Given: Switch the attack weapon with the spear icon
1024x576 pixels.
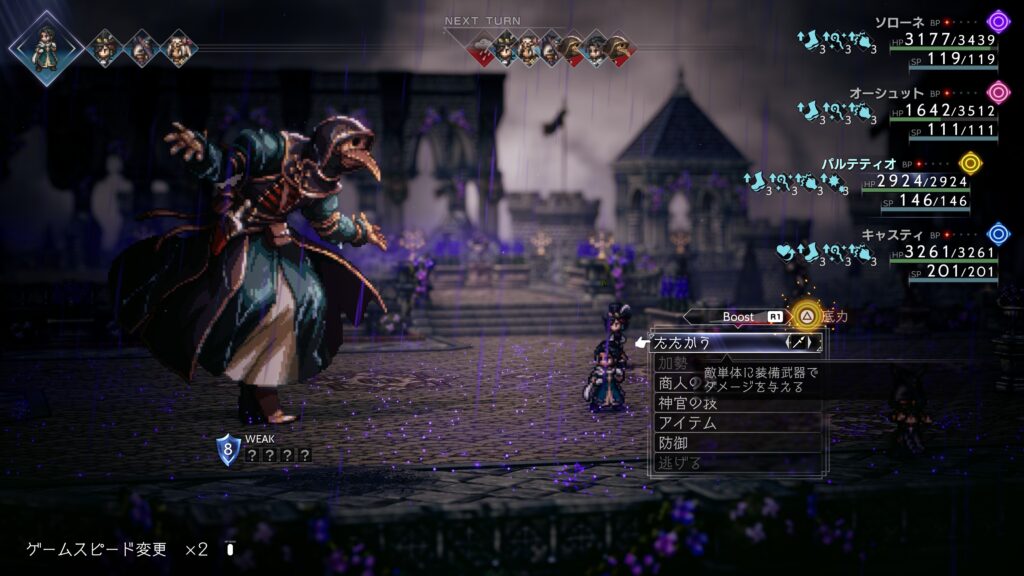Looking at the screenshot, I should [x=803, y=342].
